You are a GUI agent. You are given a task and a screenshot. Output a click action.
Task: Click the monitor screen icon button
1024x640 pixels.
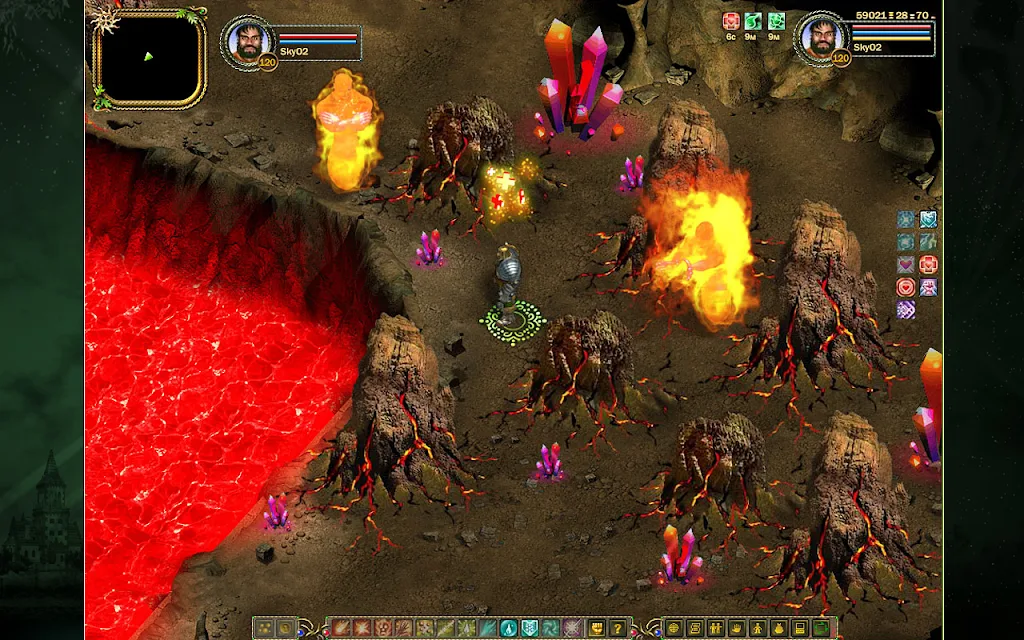click(x=801, y=628)
